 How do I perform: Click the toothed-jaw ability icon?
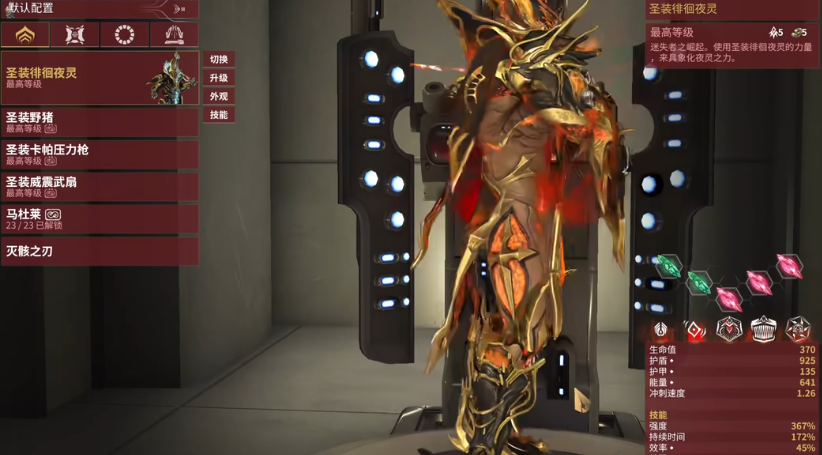pos(763,329)
